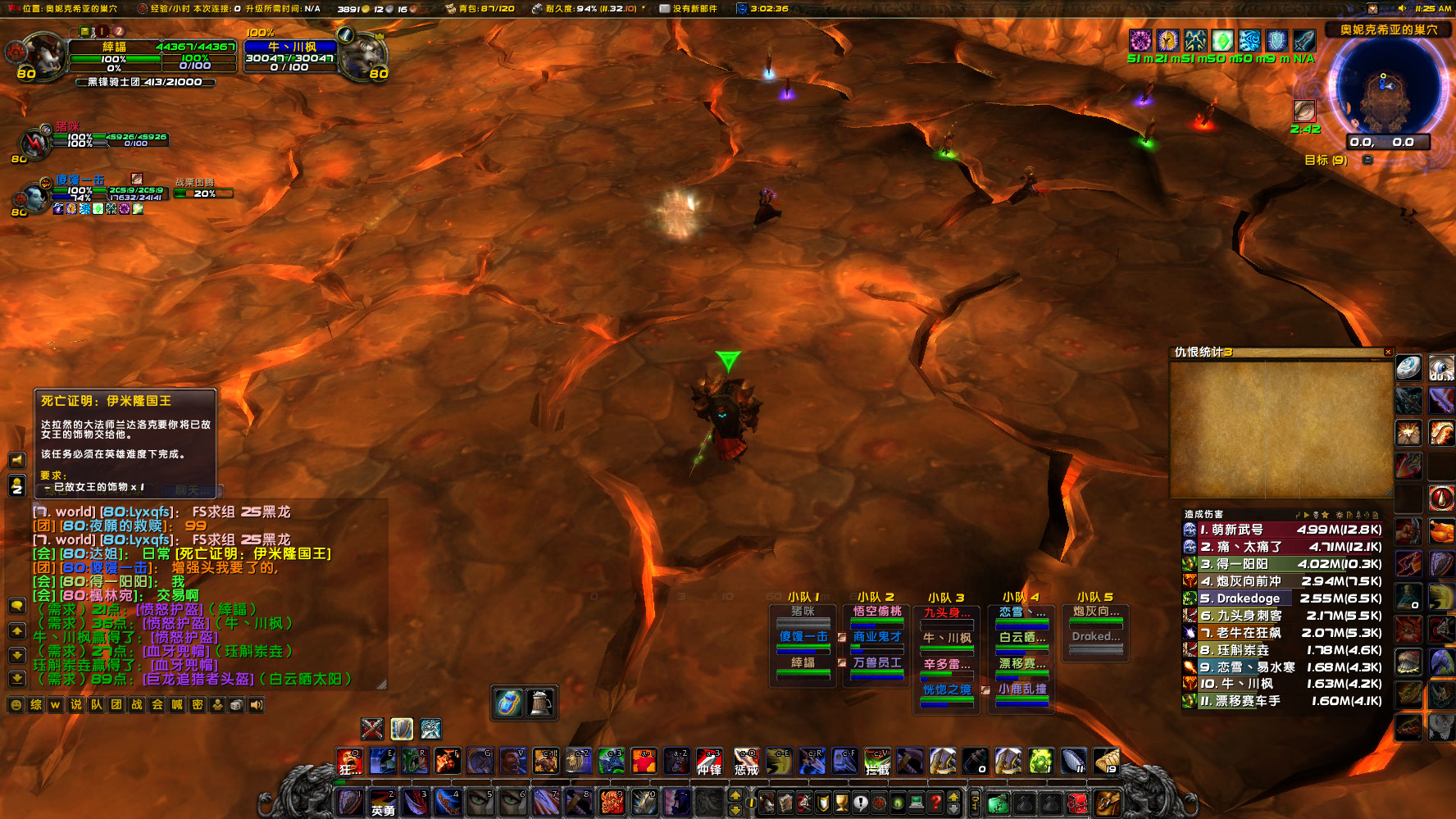Switch to the 聊天 chat tab
Image resolution: width=1456 pixels, height=819 pixels.
click(x=194, y=490)
